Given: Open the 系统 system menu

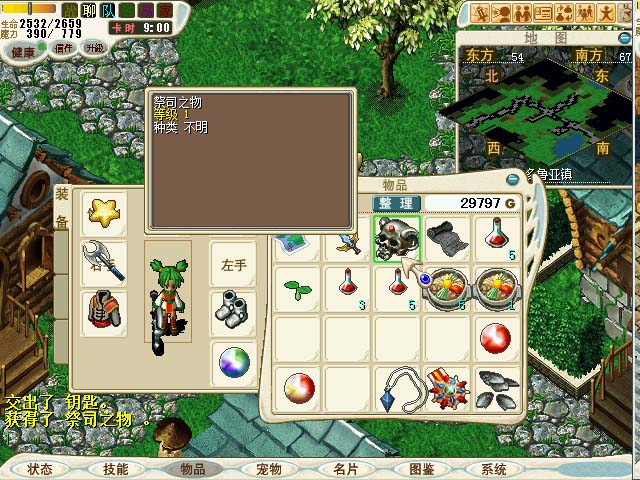Looking at the screenshot, I should click(x=493, y=469).
